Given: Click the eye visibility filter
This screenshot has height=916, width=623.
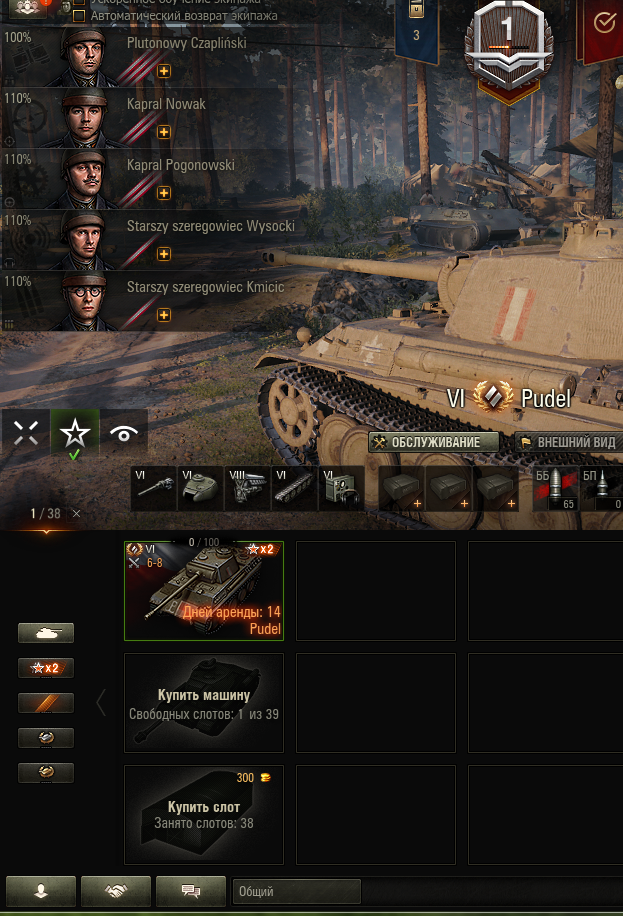Looking at the screenshot, I should click(124, 433).
